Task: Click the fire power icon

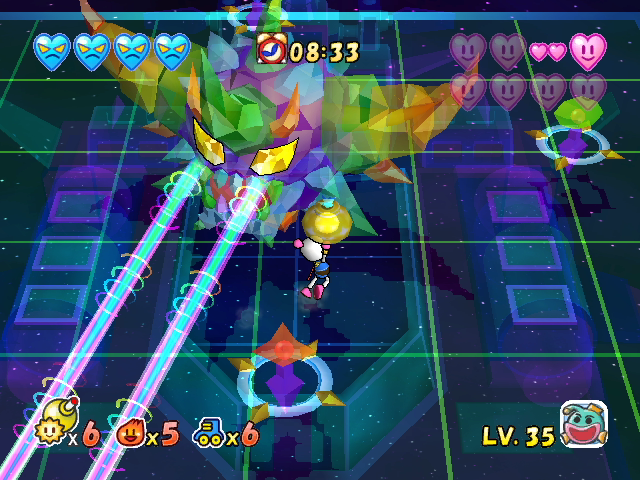Action: click(132, 432)
